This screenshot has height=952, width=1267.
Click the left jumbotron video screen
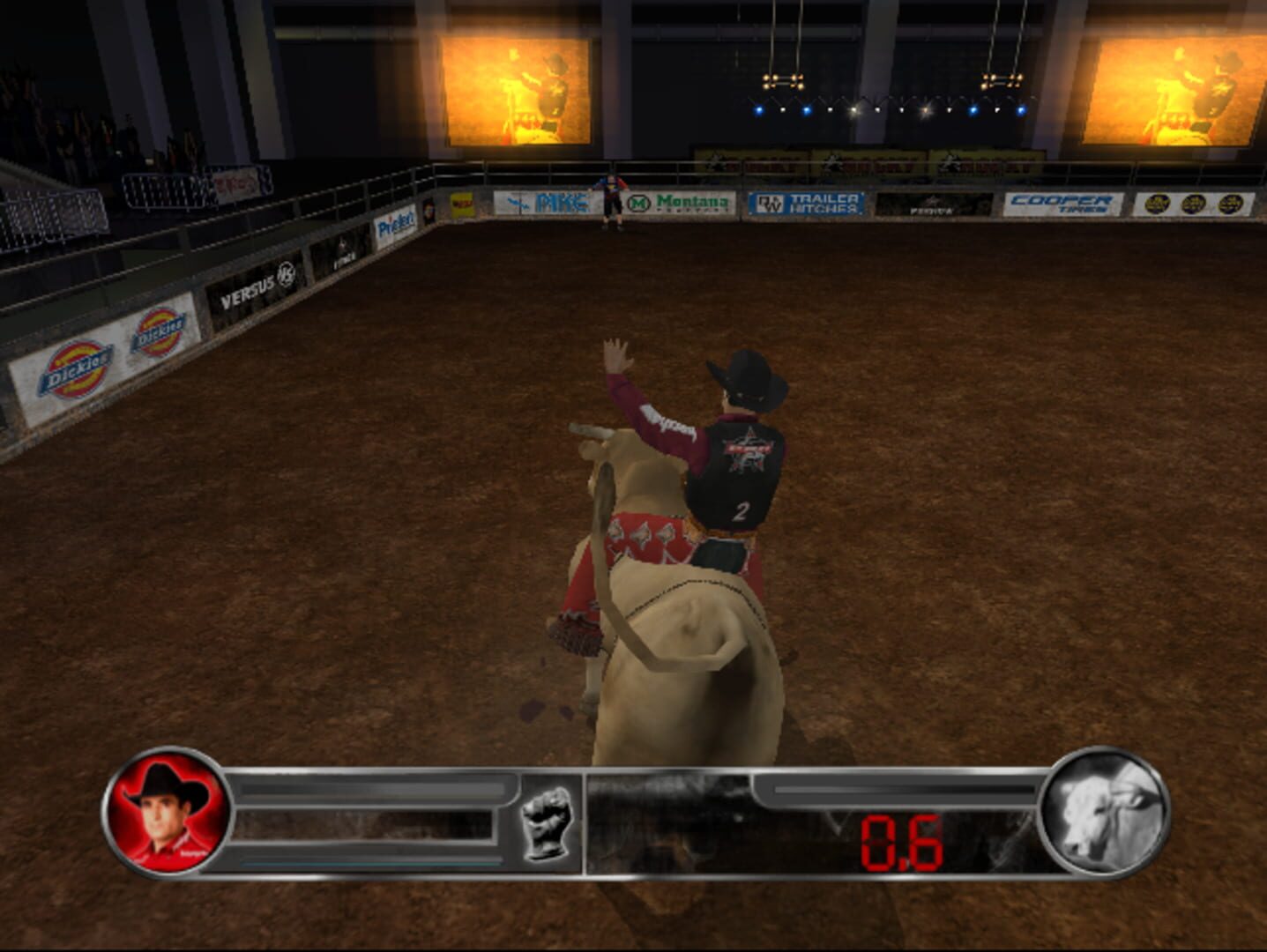[x=514, y=93]
